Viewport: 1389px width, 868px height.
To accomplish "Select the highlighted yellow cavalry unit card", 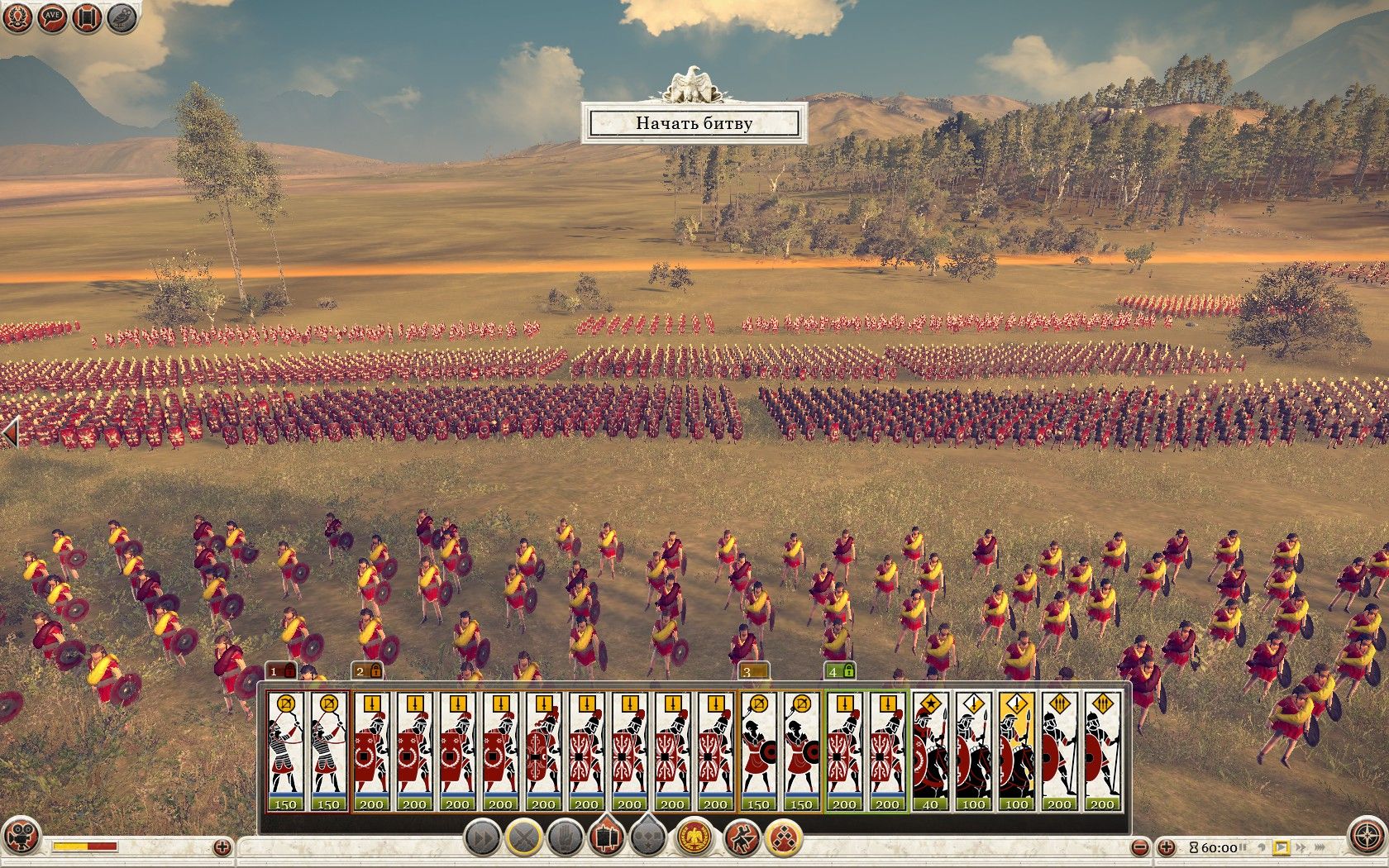I will click(1016, 751).
